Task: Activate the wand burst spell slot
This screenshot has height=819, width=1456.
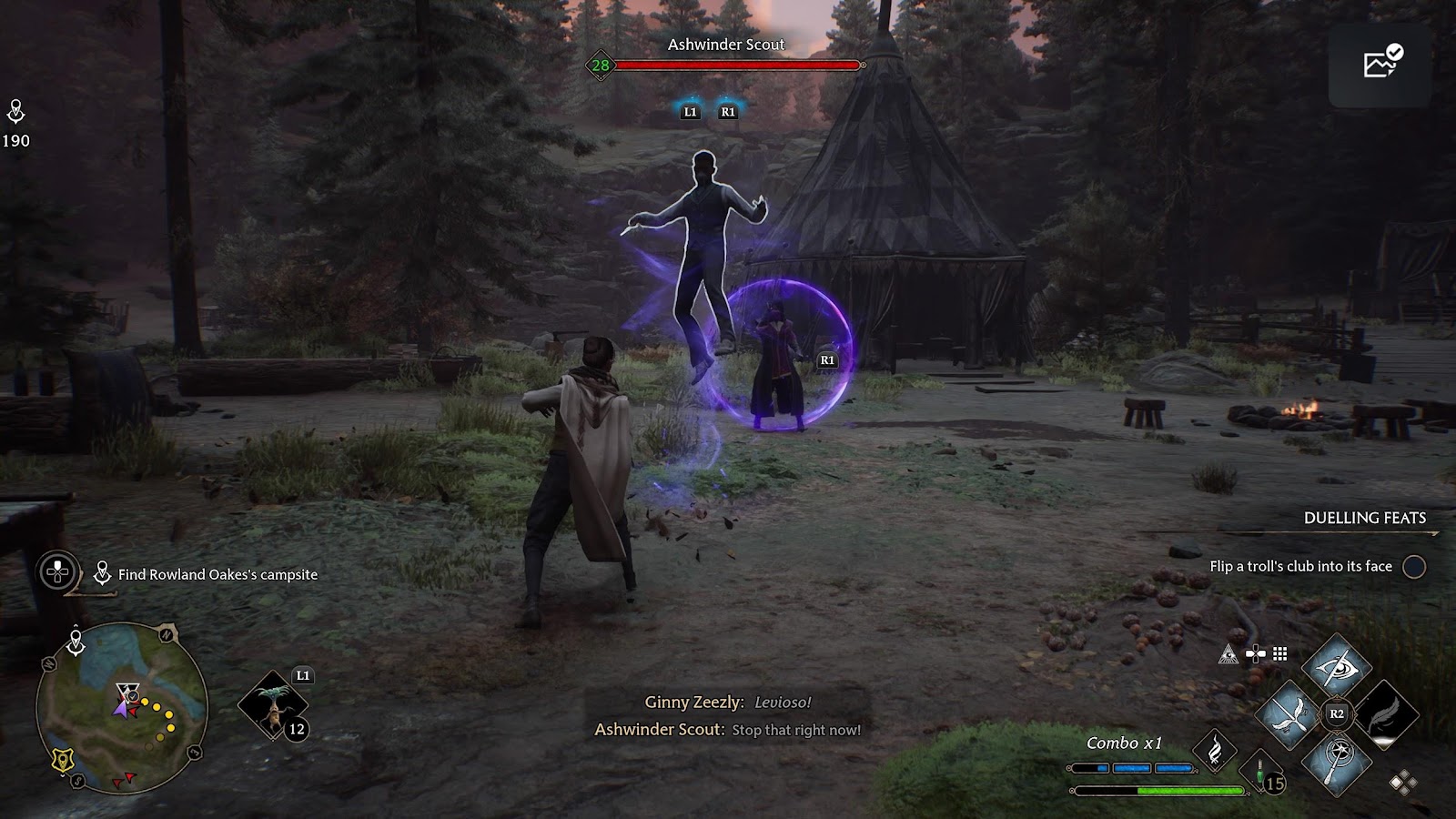Action: pos(1336,761)
